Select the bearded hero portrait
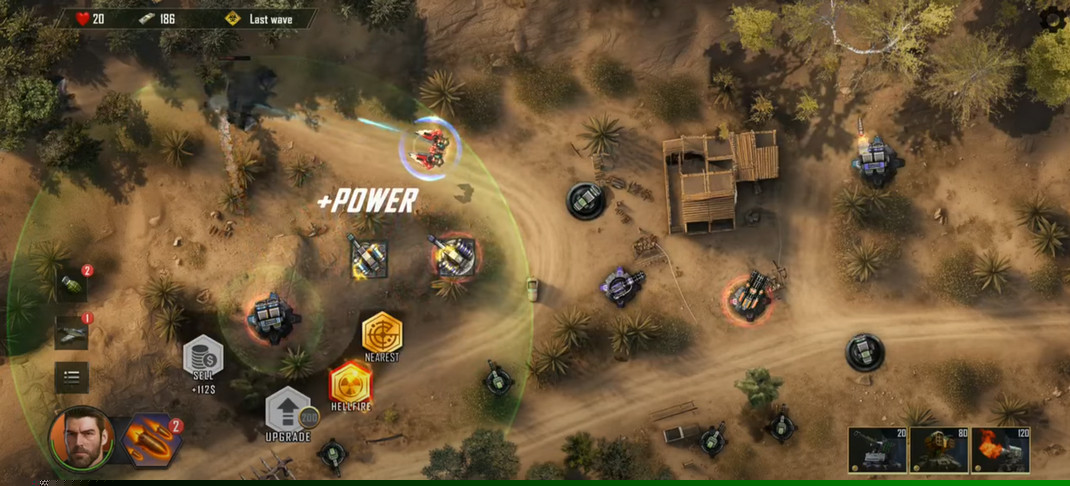Viewport: 1070px width, 486px height. tap(81, 438)
